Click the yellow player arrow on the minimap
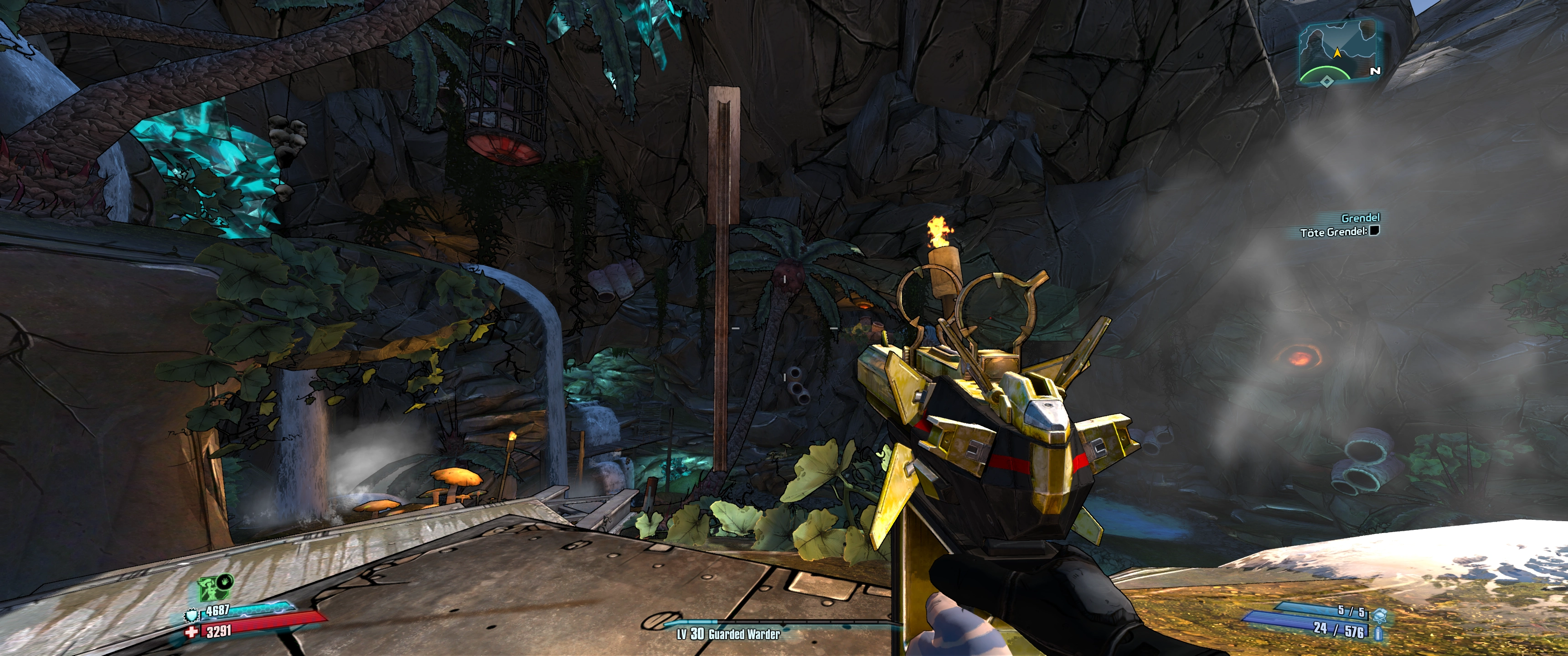This screenshot has height=656, width=1568. [1337, 52]
